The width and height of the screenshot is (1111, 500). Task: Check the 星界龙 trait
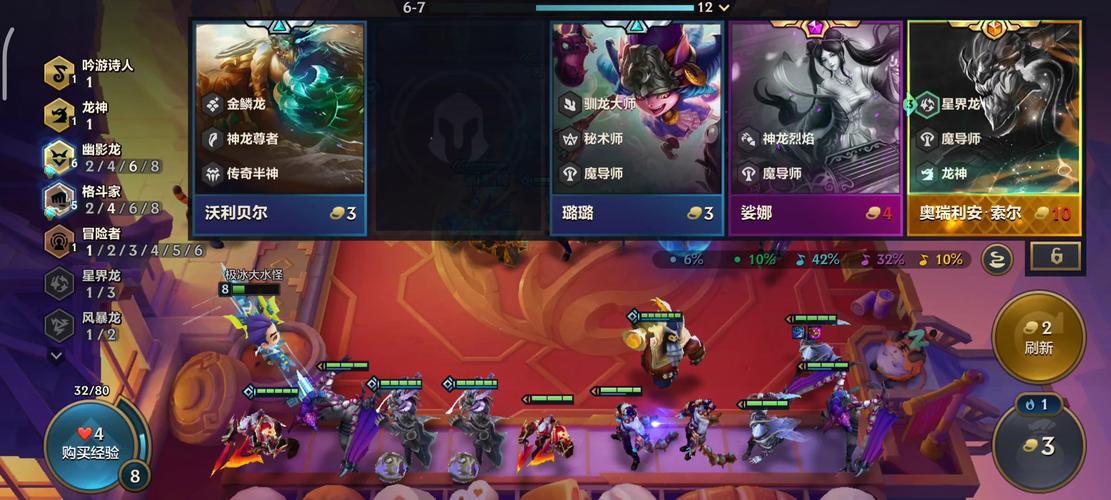click(60, 283)
